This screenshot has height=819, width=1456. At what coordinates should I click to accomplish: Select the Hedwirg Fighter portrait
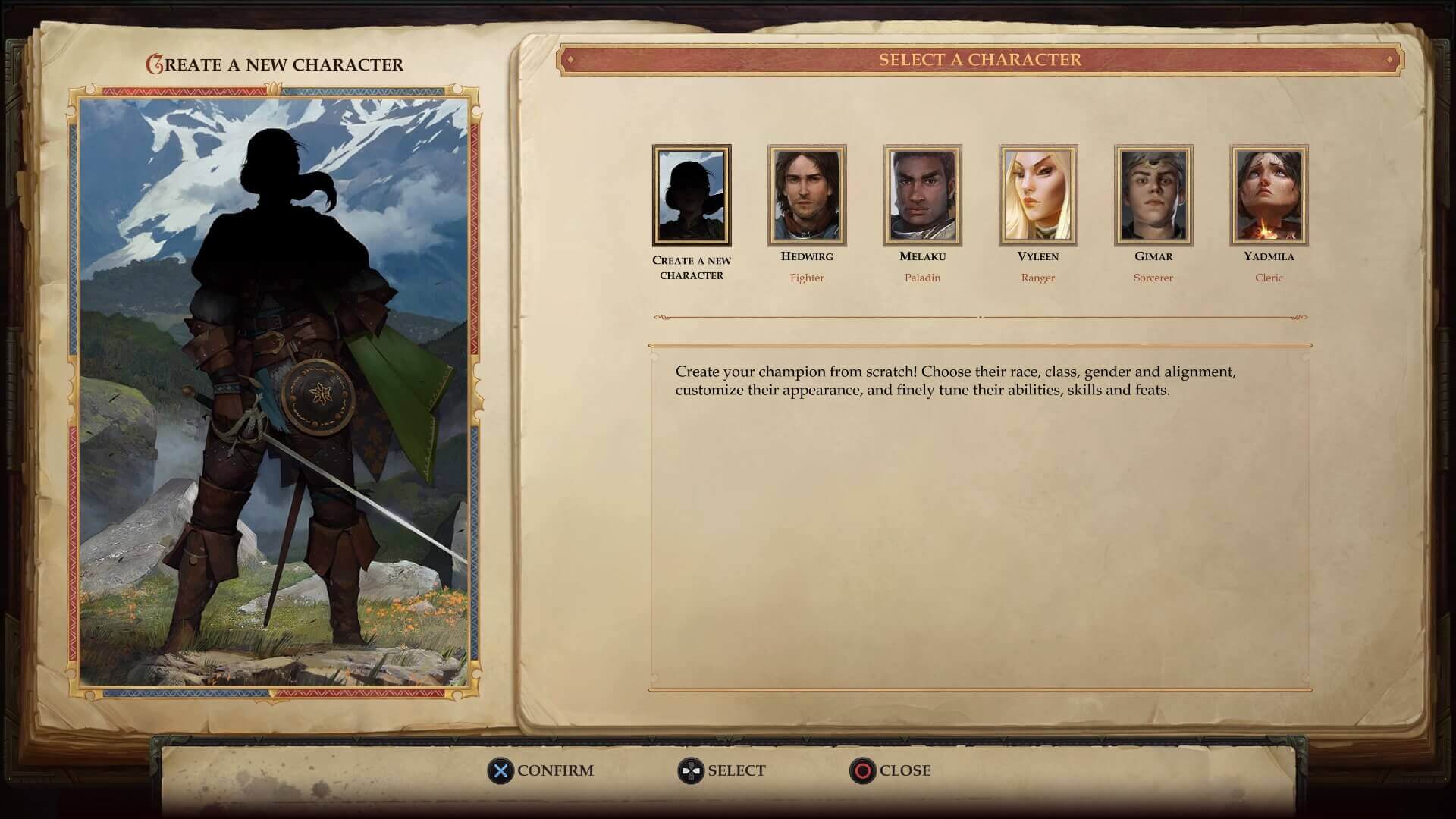(x=808, y=195)
